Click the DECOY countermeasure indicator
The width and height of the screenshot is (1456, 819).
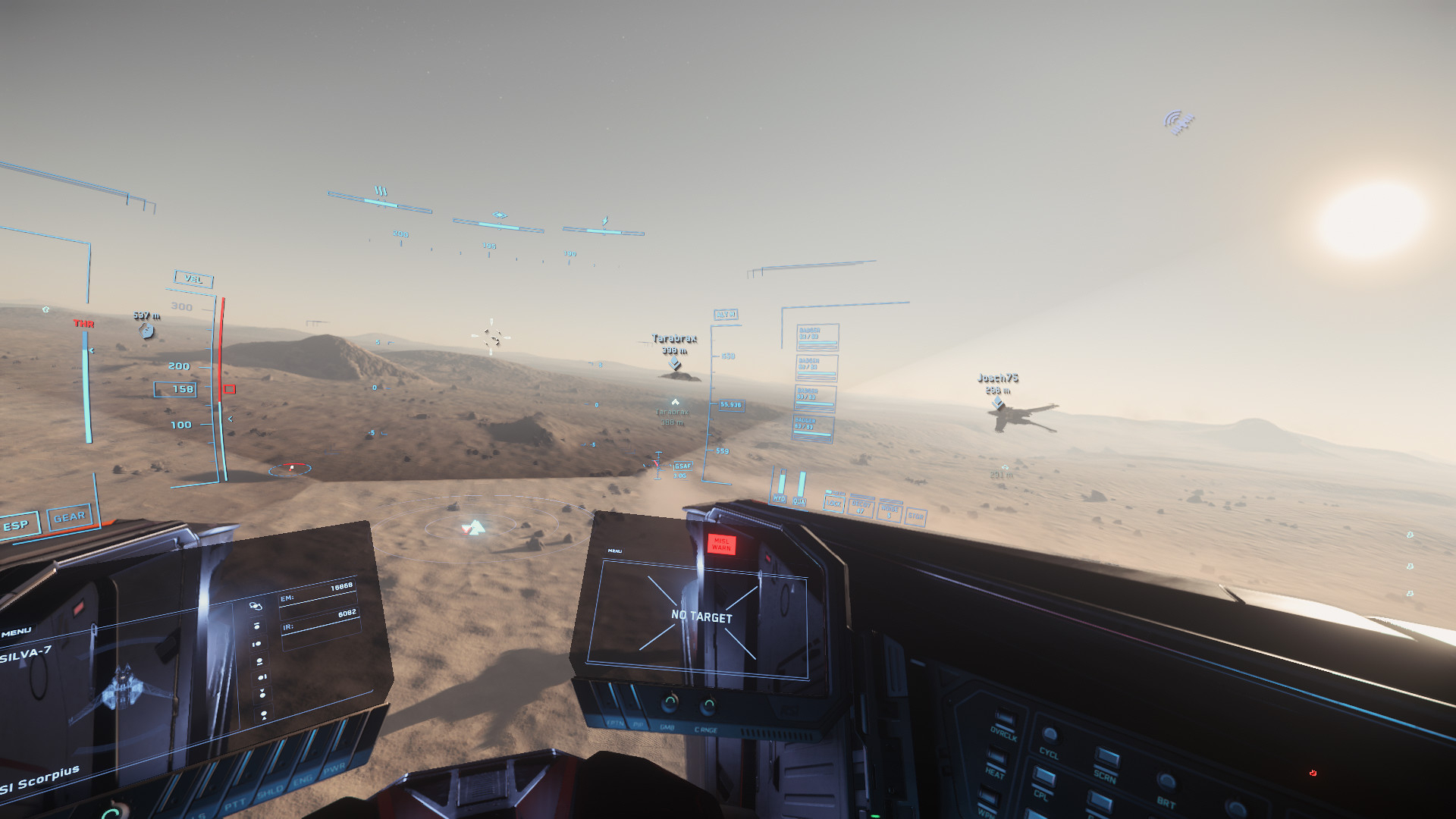pyautogui.click(x=861, y=507)
